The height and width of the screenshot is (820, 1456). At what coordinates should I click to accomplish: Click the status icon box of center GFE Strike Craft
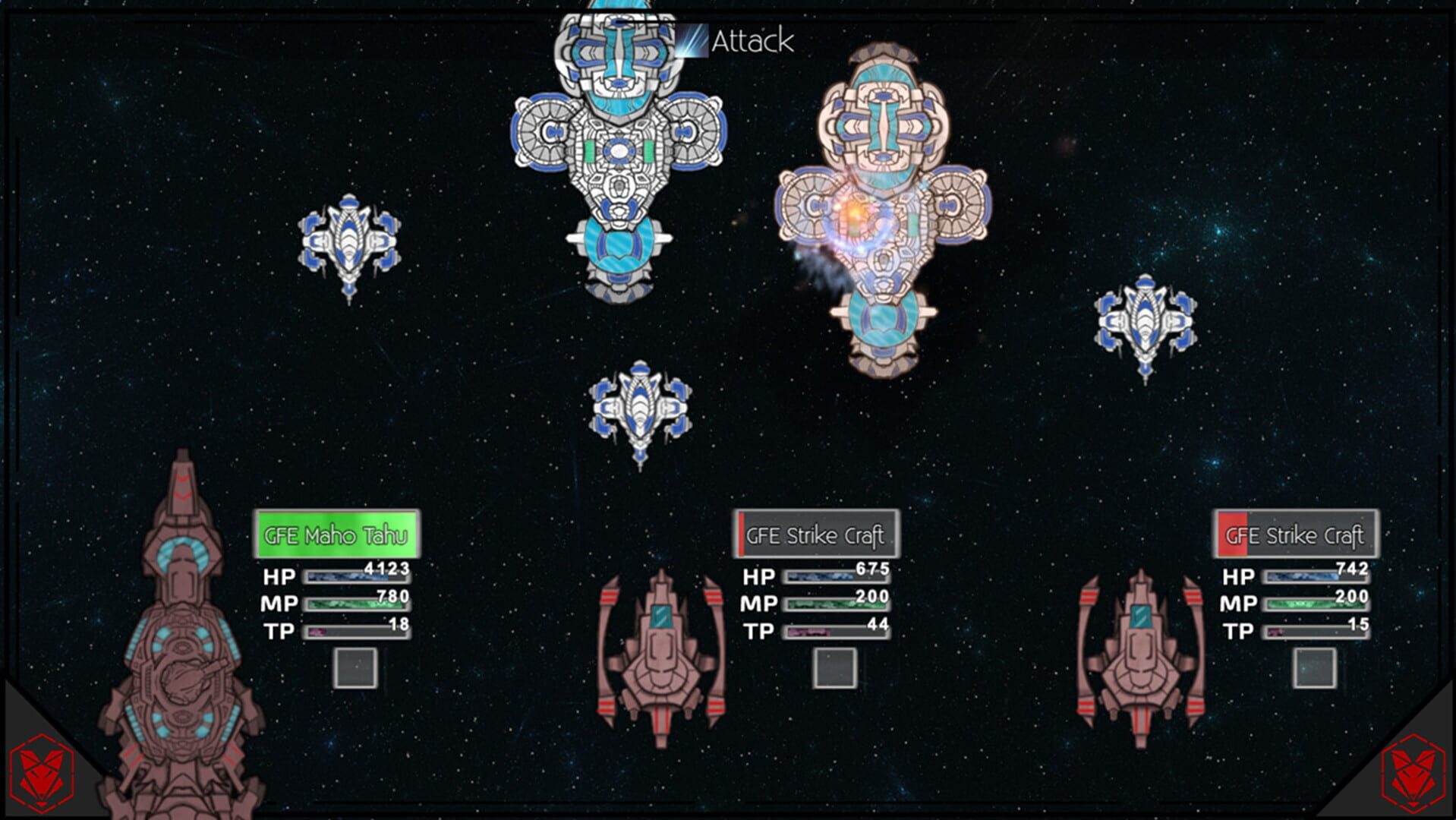[837, 668]
